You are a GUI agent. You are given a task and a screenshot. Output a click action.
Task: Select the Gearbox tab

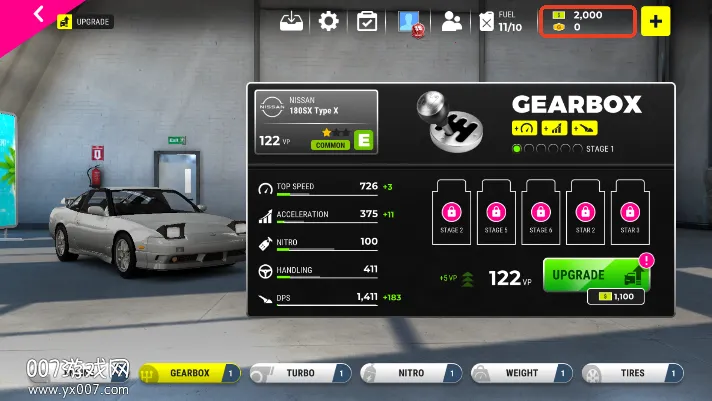click(x=190, y=373)
